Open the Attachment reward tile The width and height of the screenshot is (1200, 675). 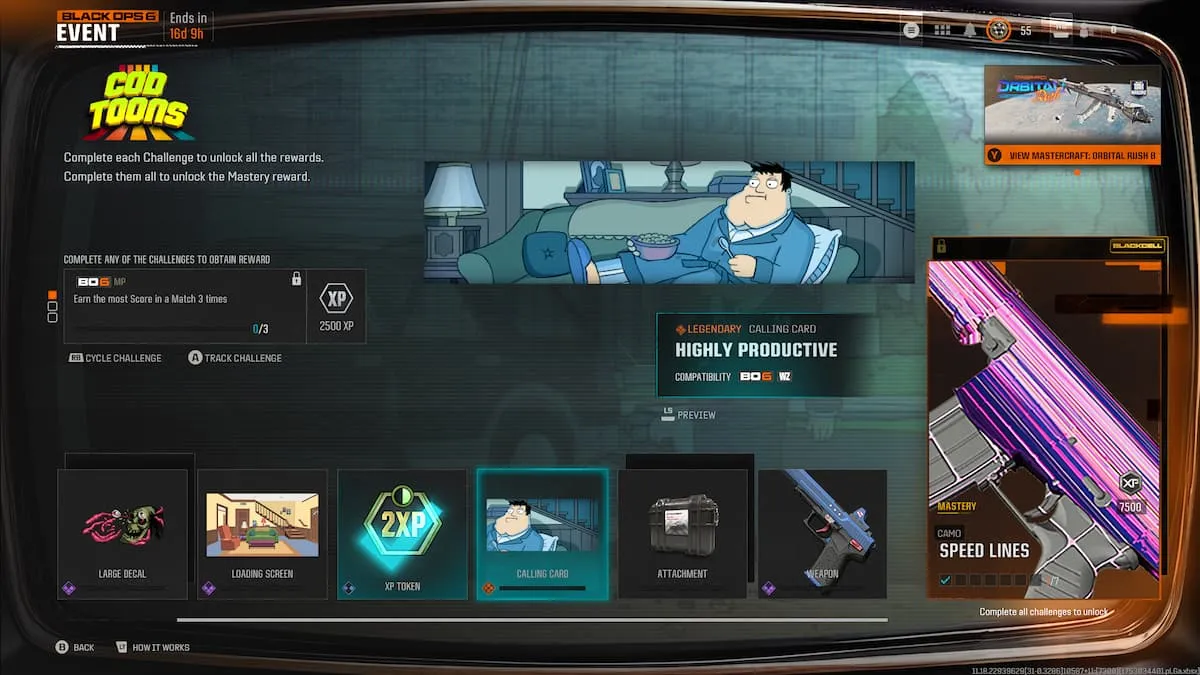[x=682, y=534]
